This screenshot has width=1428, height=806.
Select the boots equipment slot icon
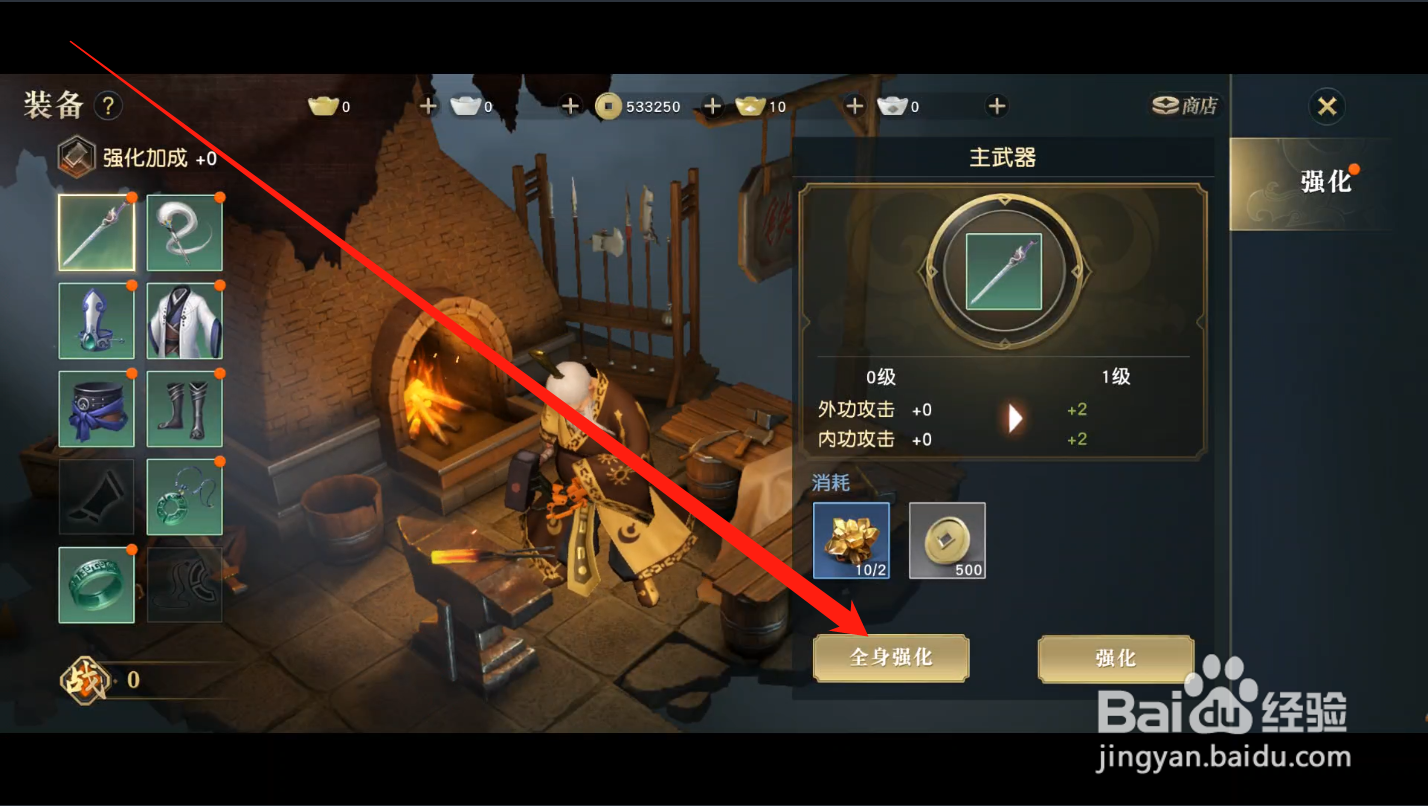coord(184,409)
